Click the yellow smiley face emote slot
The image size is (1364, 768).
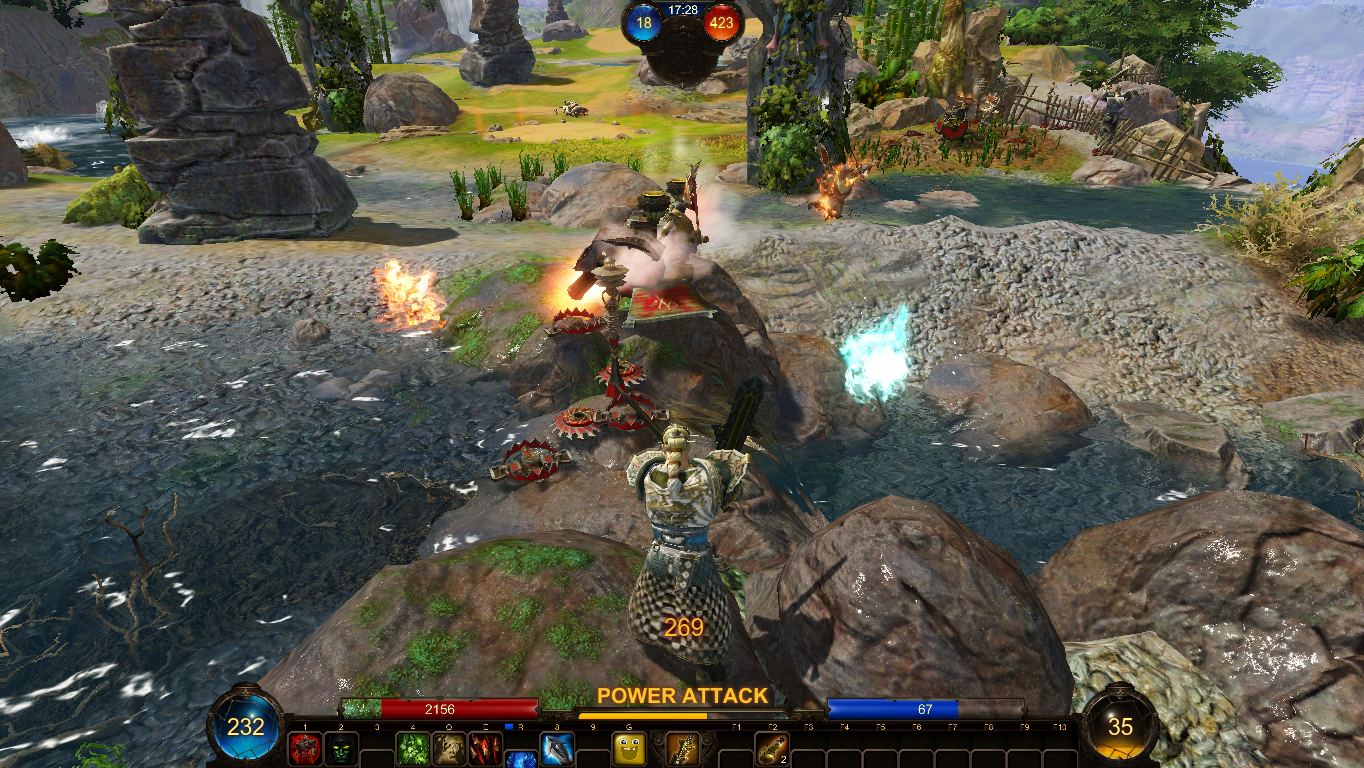click(x=629, y=749)
